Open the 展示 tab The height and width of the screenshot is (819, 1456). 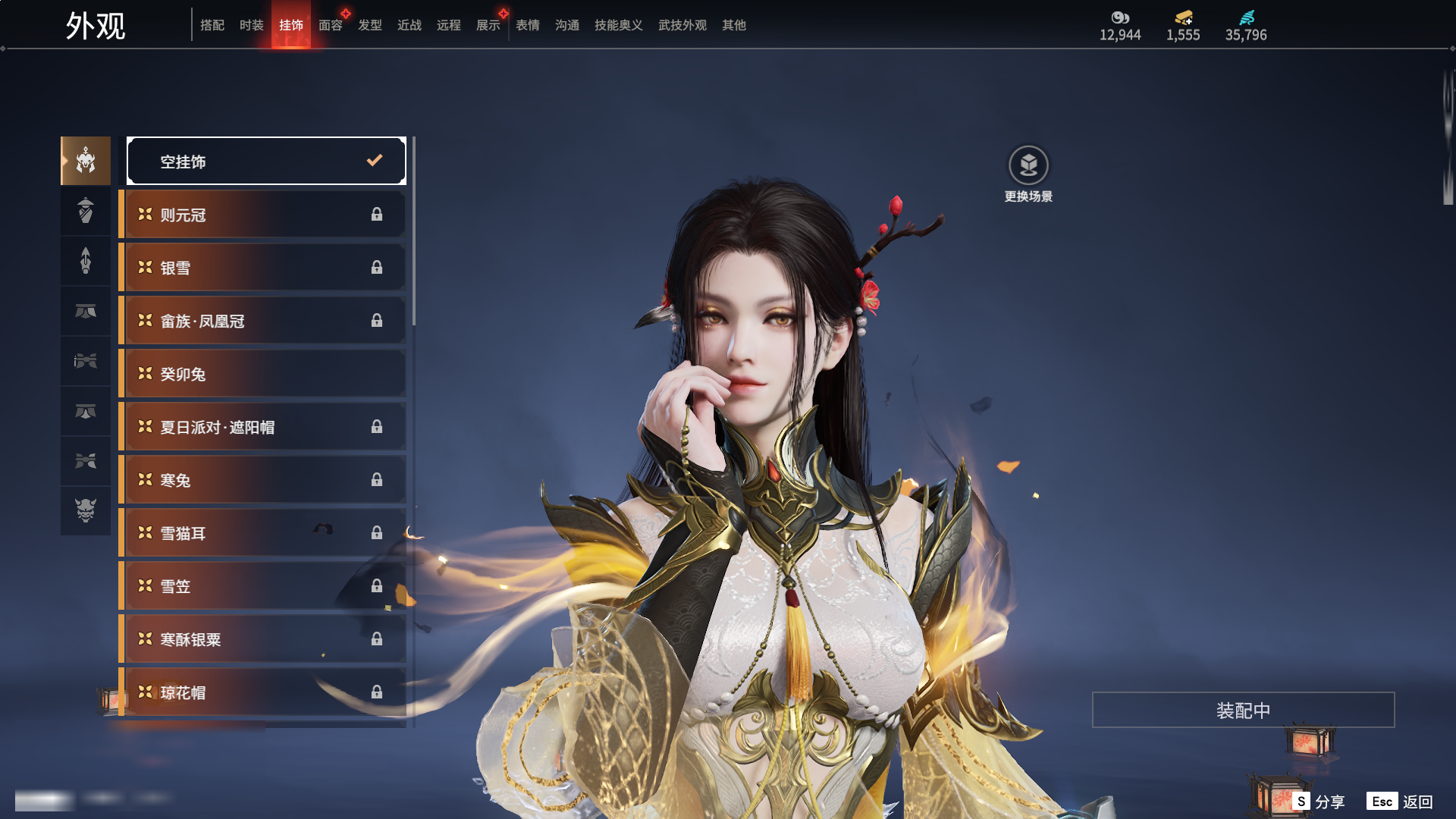pos(488,25)
